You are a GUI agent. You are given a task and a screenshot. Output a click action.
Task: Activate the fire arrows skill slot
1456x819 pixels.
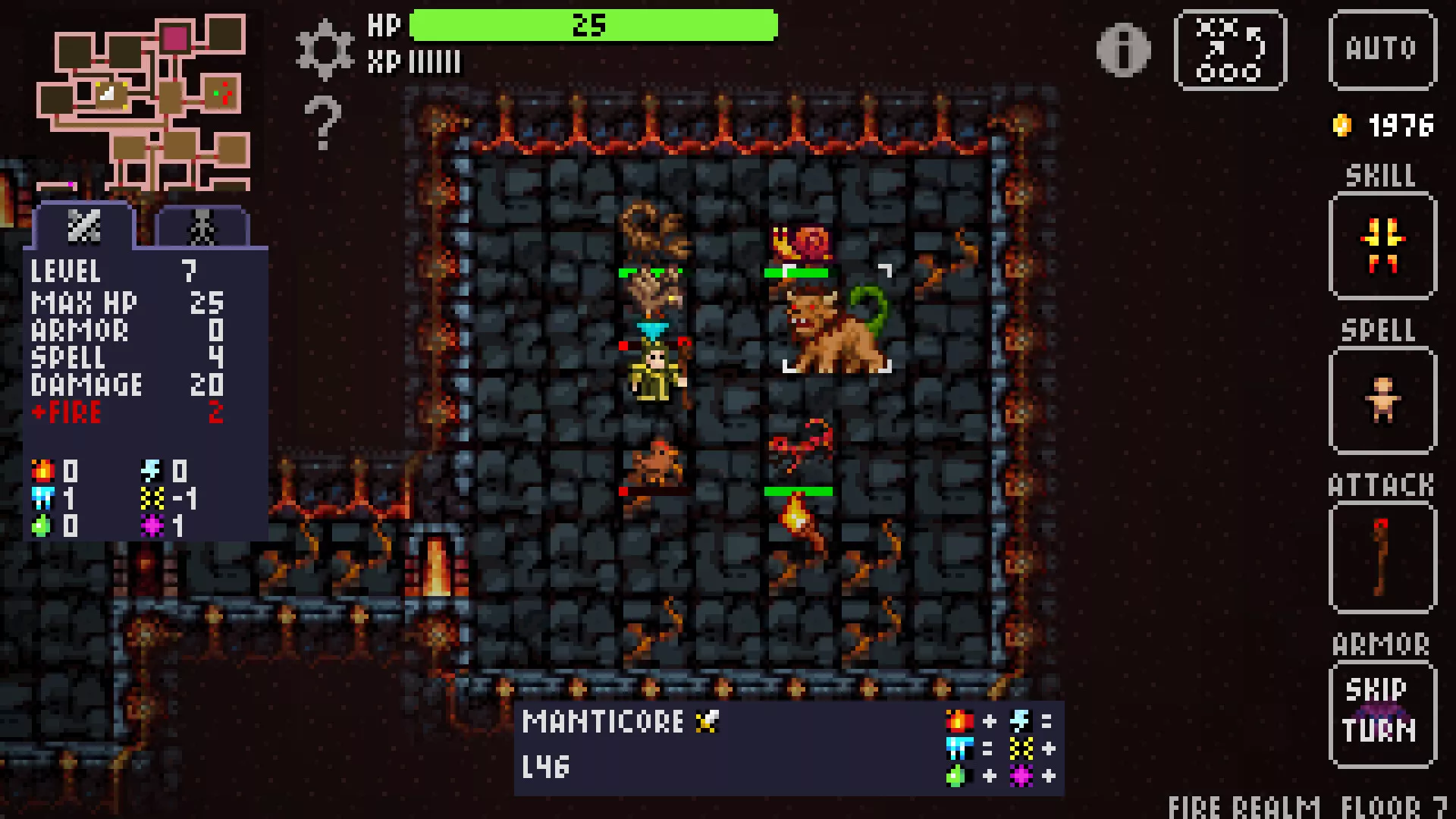(1382, 246)
